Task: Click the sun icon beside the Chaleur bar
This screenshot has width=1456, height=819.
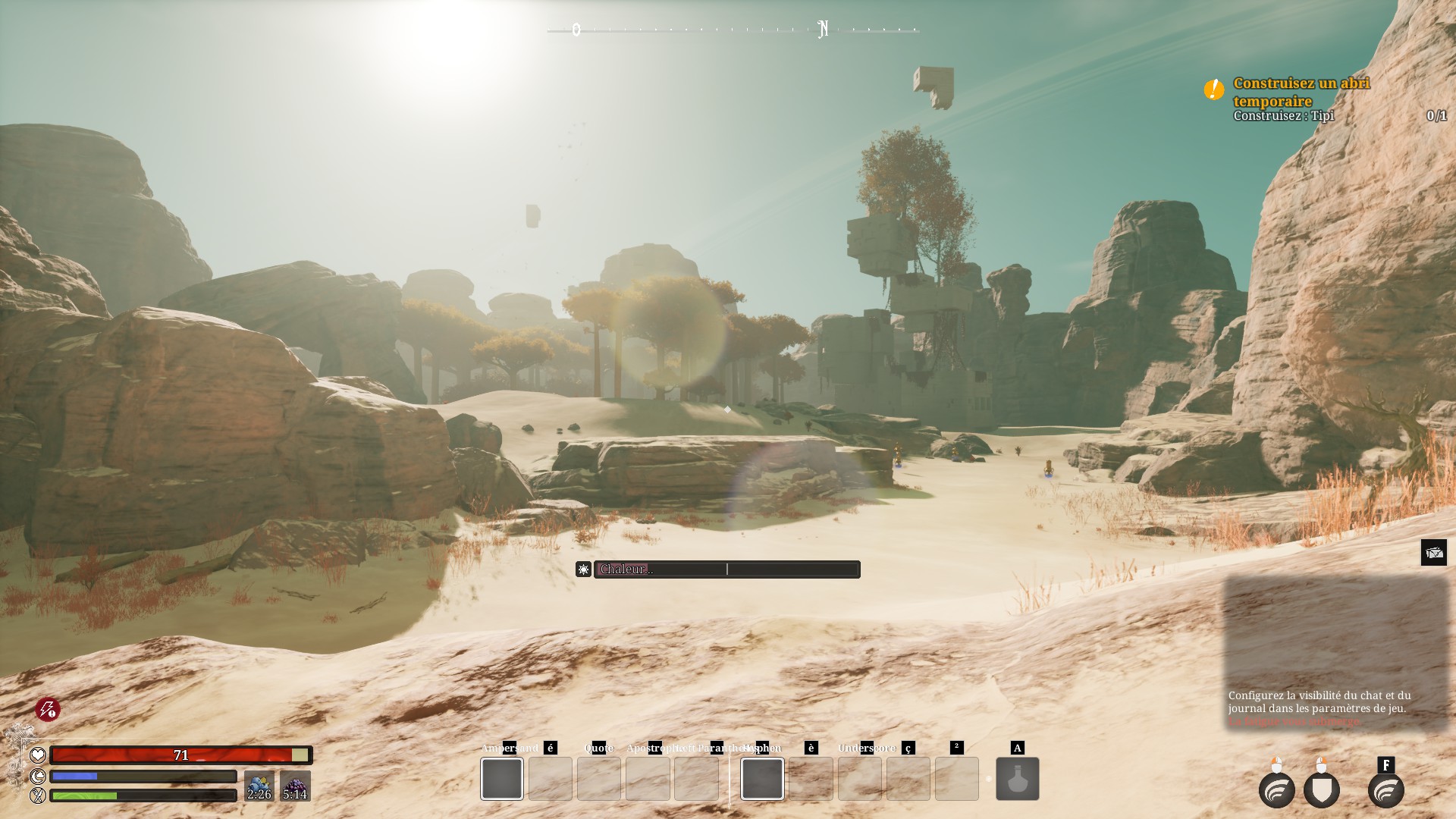Action: (x=583, y=570)
